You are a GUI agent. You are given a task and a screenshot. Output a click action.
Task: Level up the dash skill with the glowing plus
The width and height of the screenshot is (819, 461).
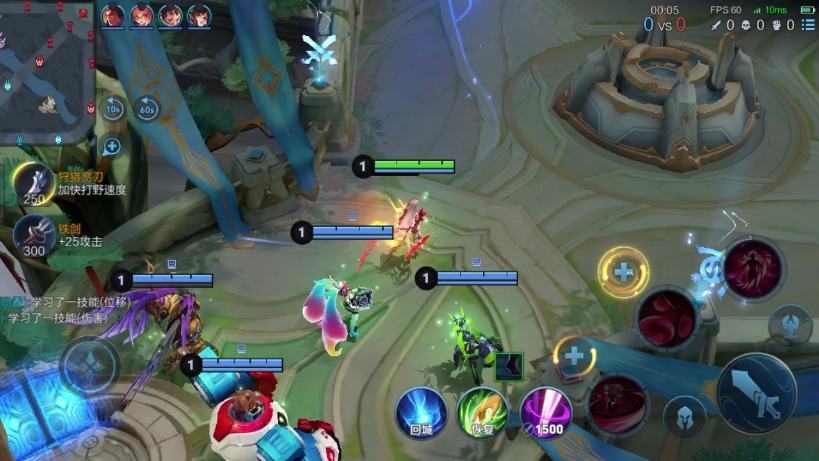(574, 354)
